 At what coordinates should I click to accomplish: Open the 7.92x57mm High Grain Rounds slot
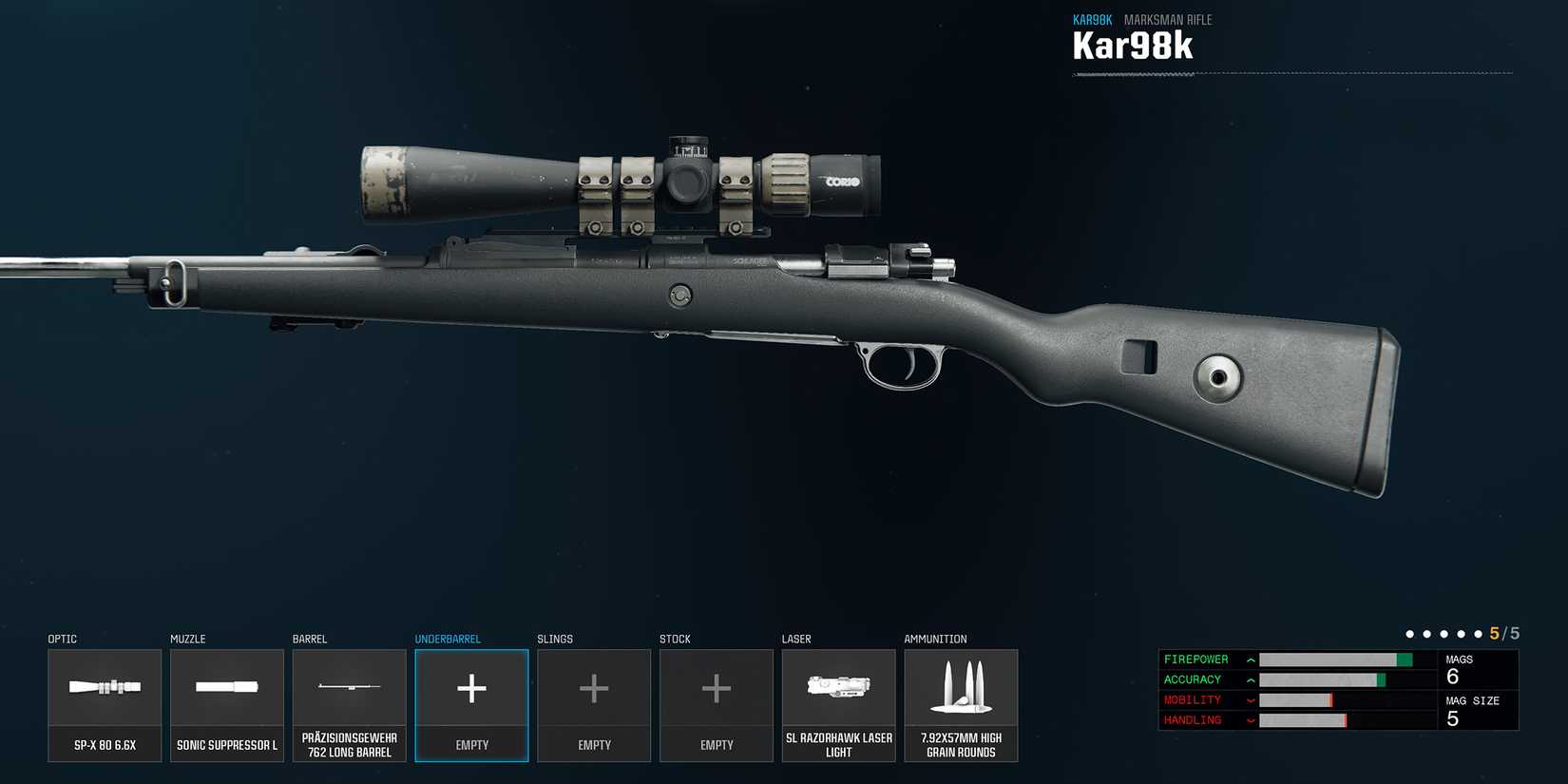click(961, 705)
